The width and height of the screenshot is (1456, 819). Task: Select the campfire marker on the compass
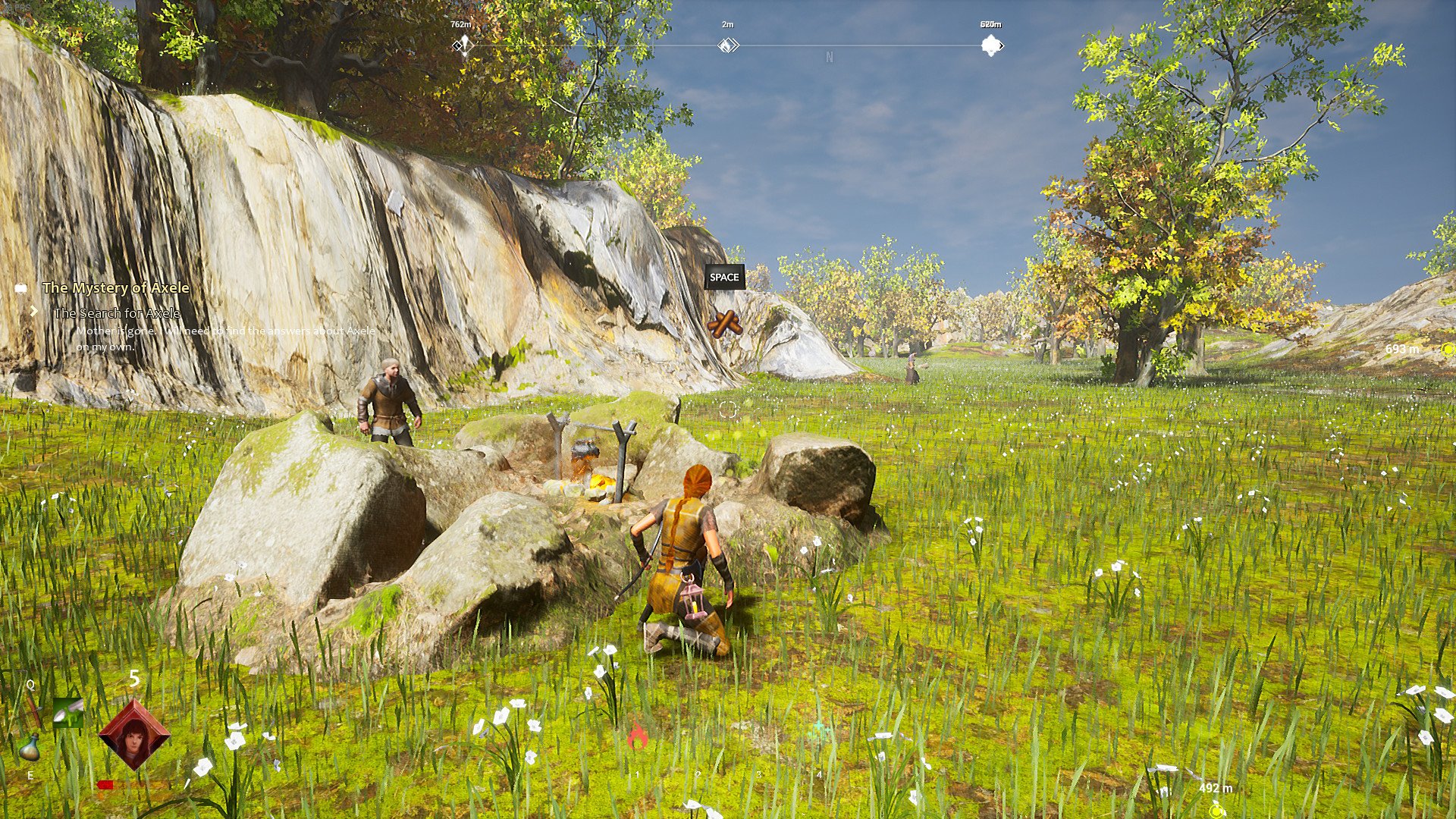point(728,45)
